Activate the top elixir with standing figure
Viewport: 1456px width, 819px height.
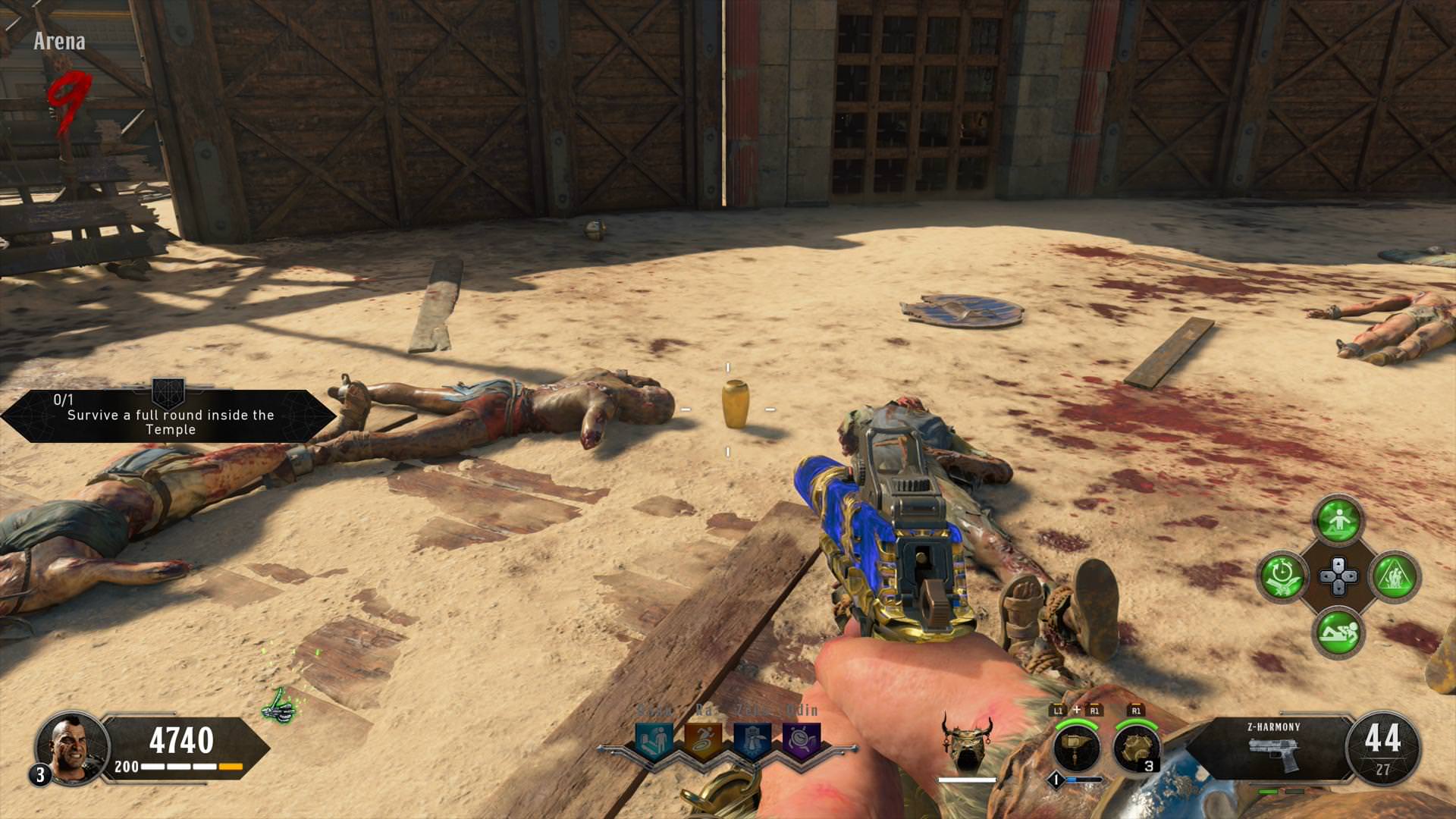pyautogui.click(x=1338, y=520)
